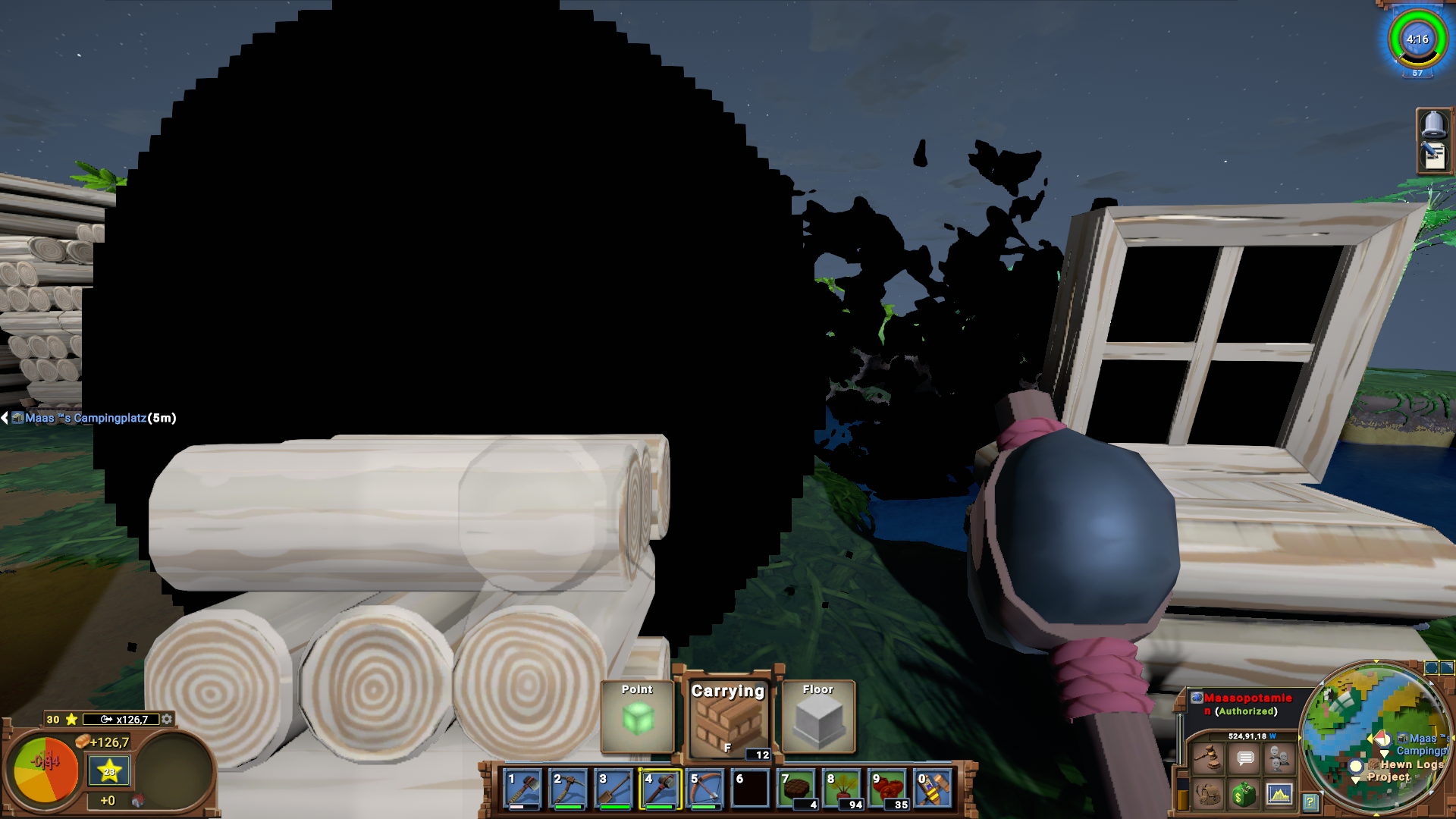The width and height of the screenshot is (1456, 819).
Task: Select the hammer in hotbar slot 1
Action: point(522,789)
